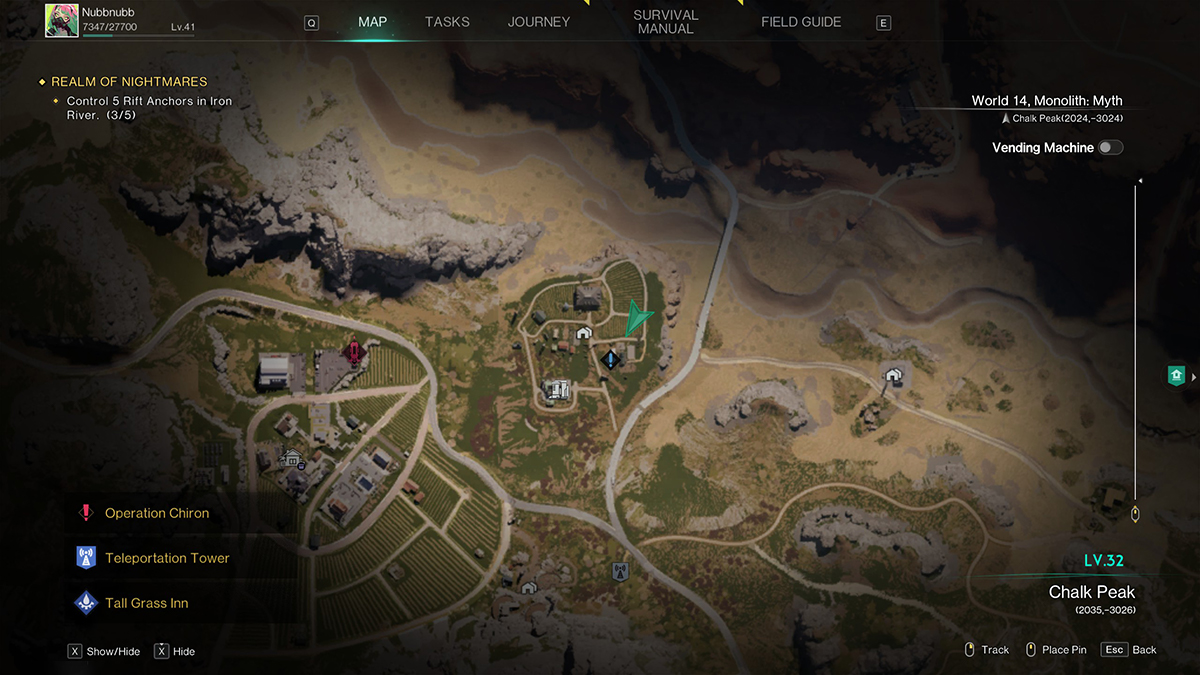This screenshot has height=675, width=1200.
Task: Click the Map tab
Action: (373, 22)
